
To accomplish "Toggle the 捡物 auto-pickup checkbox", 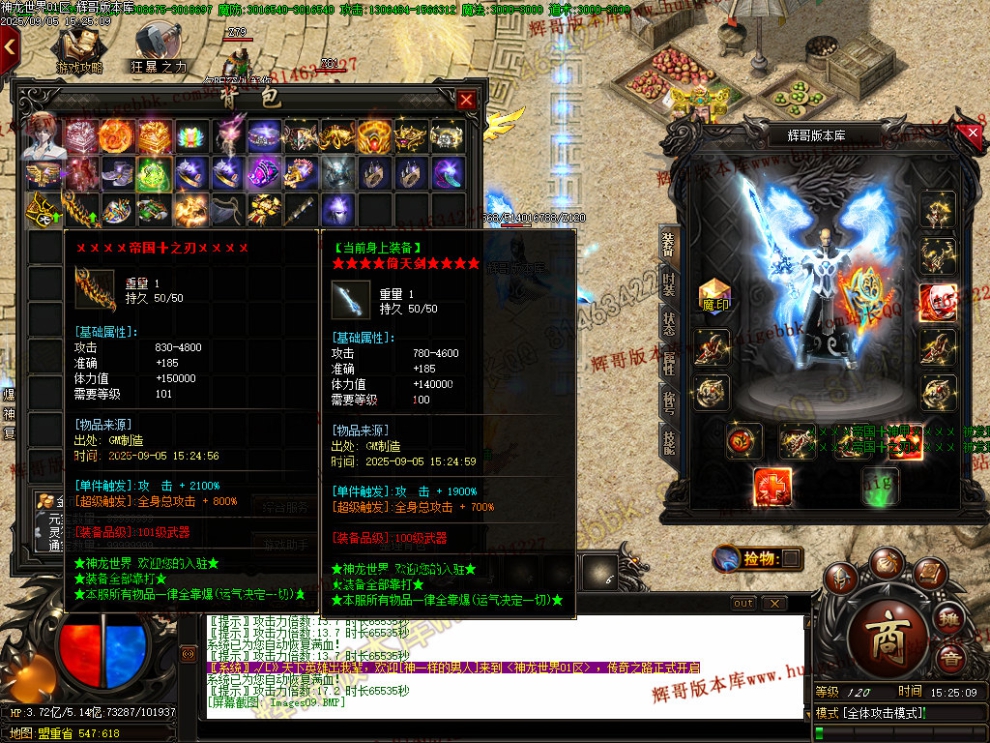I will (790, 558).
